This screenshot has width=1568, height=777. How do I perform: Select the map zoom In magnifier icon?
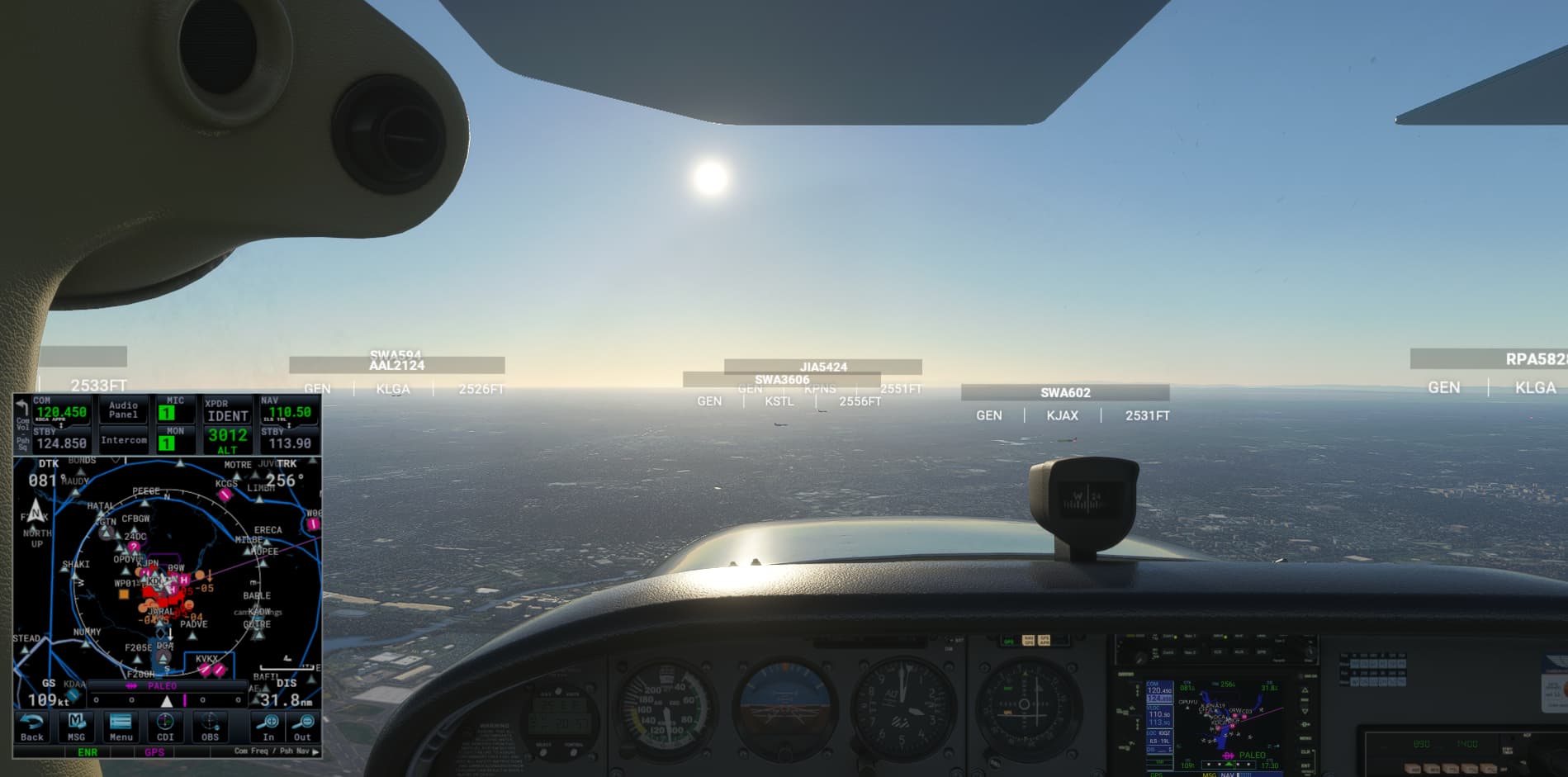269,720
